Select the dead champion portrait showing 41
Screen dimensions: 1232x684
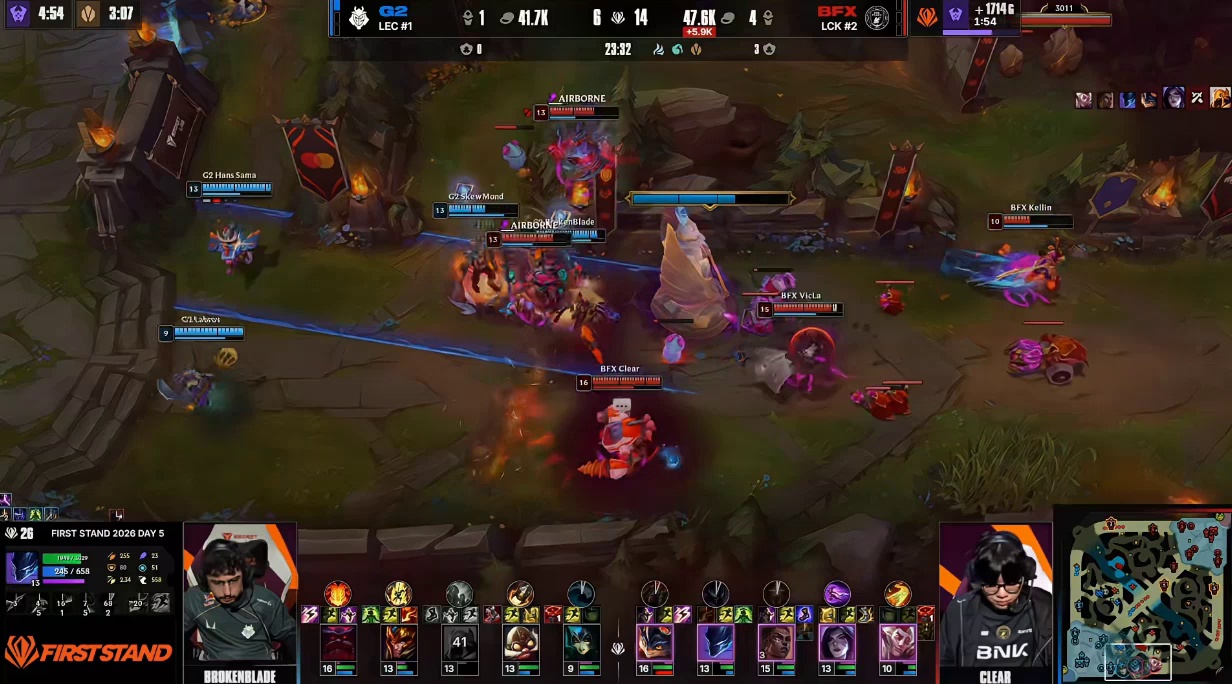[460, 643]
